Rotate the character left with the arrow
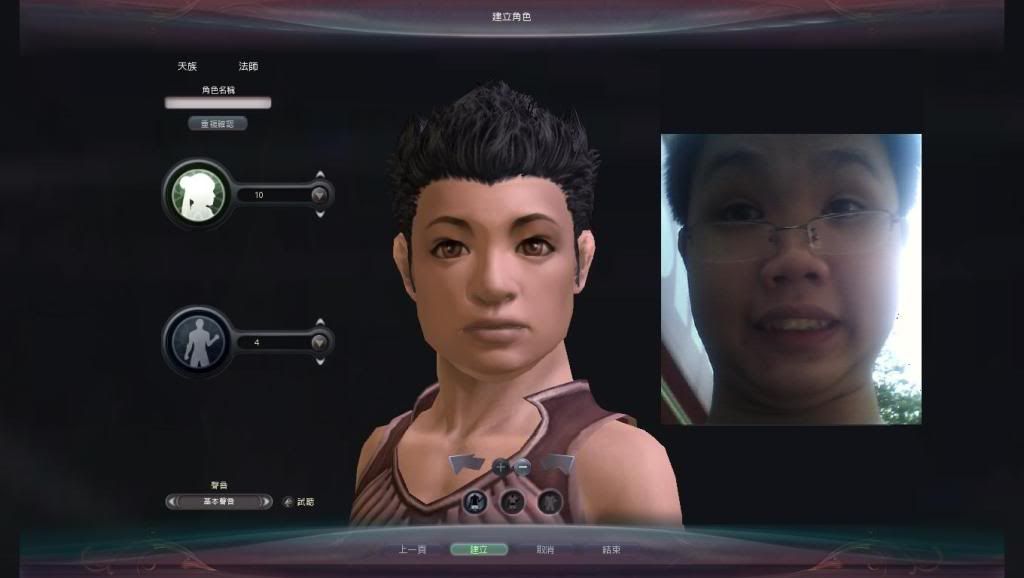This screenshot has width=1024, height=578. 465,464
